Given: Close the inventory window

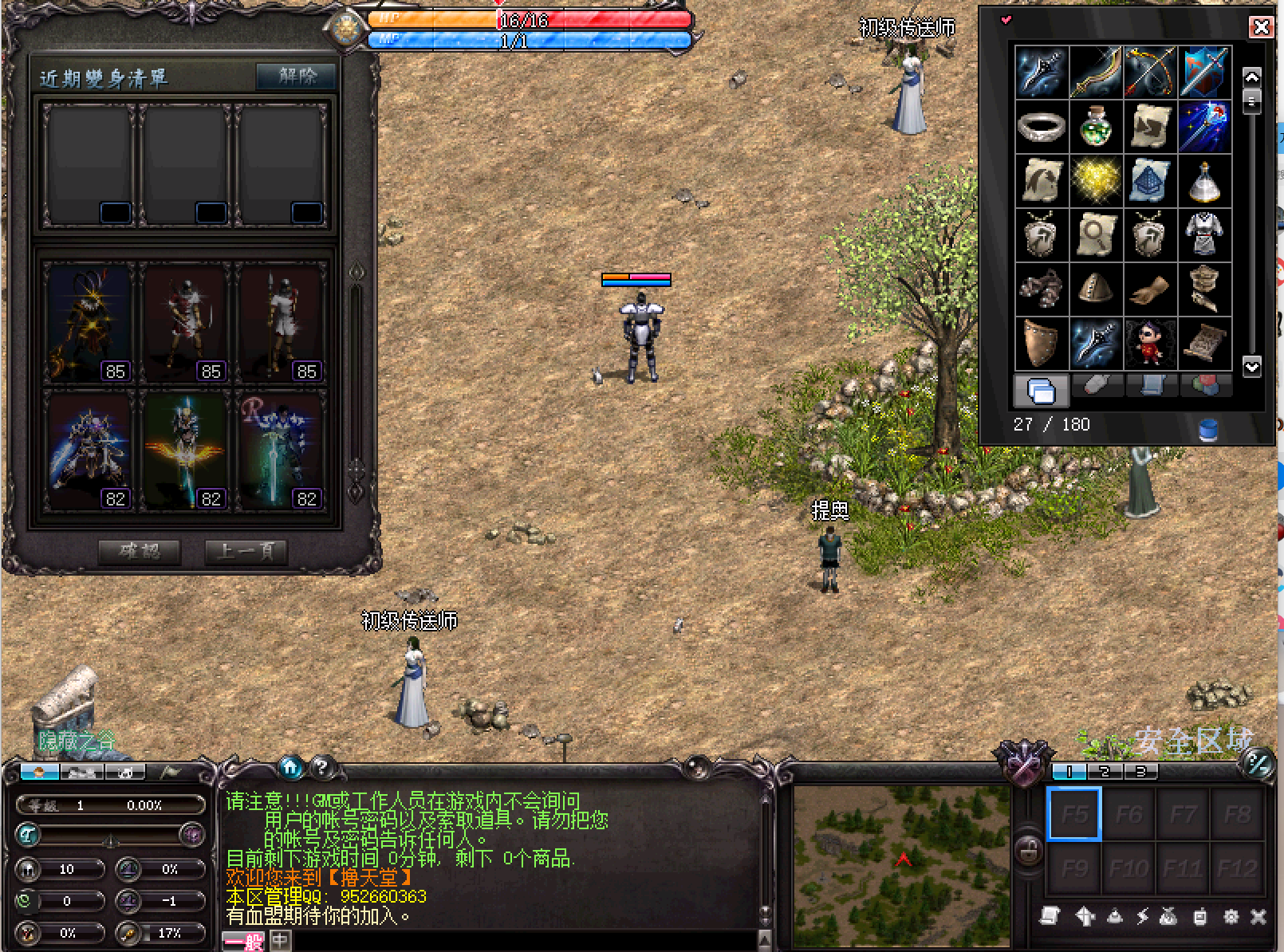Looking at the screenshot, I should pyautogui.click(x=1260, y=28).
